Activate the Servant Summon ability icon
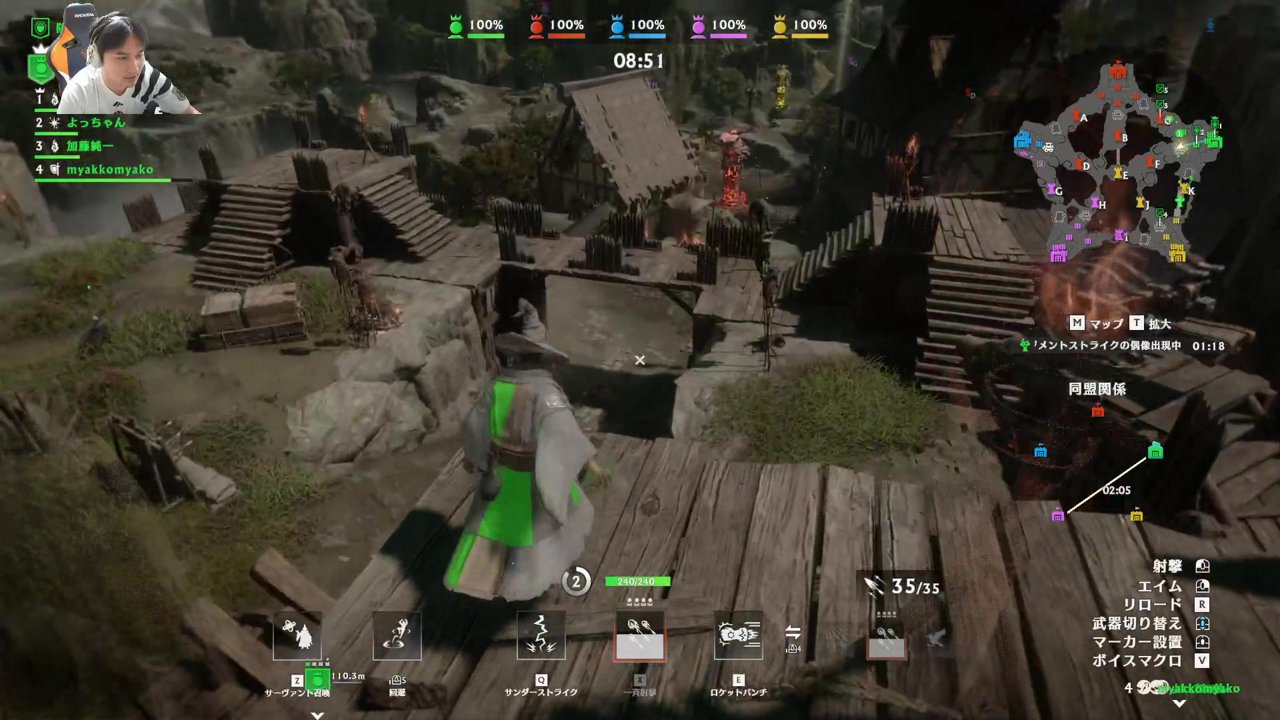 [x=297, y=636]
